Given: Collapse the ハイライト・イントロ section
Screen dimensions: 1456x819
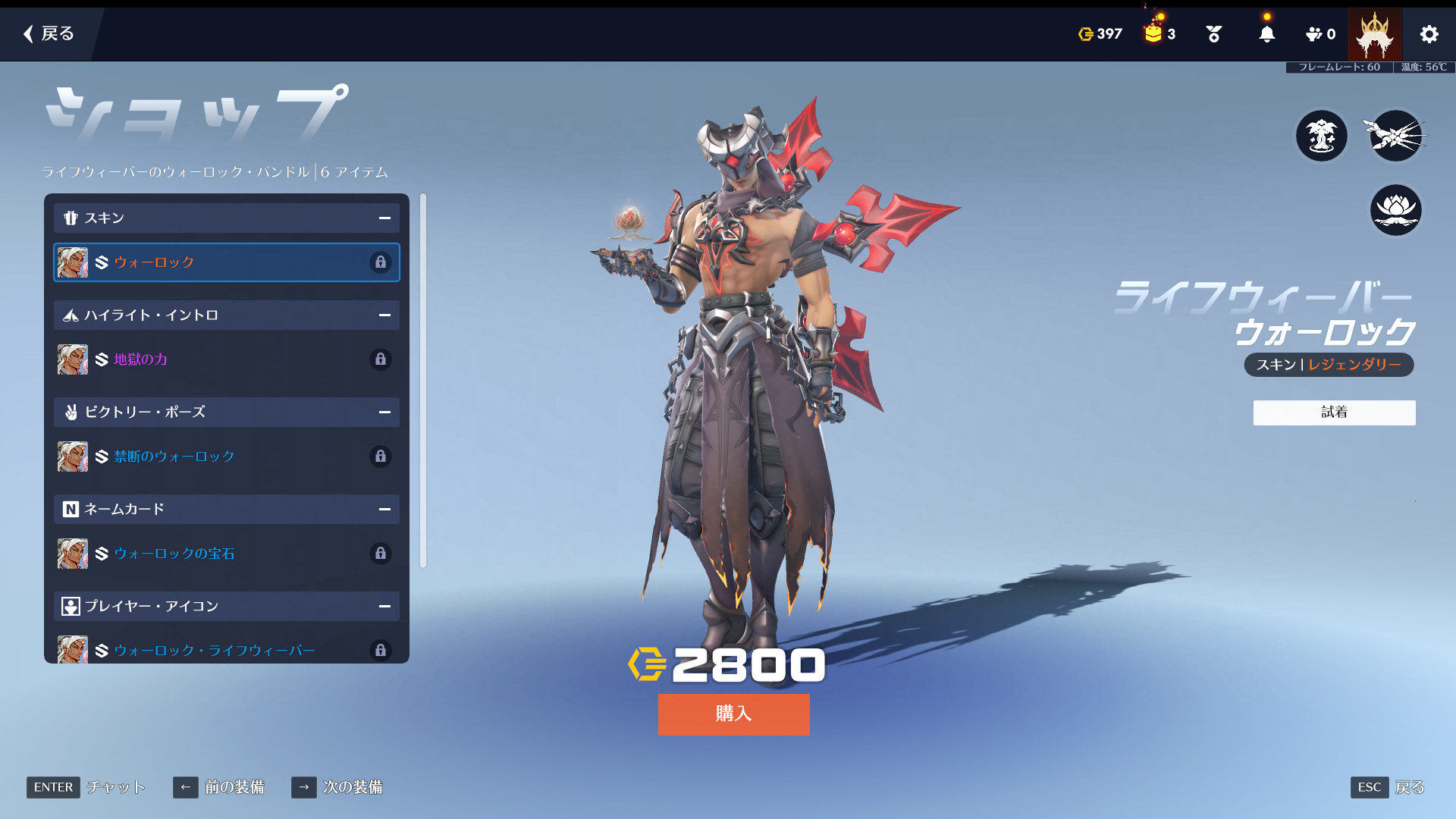Looking at the screenshot, I should (x=384, y=315).
